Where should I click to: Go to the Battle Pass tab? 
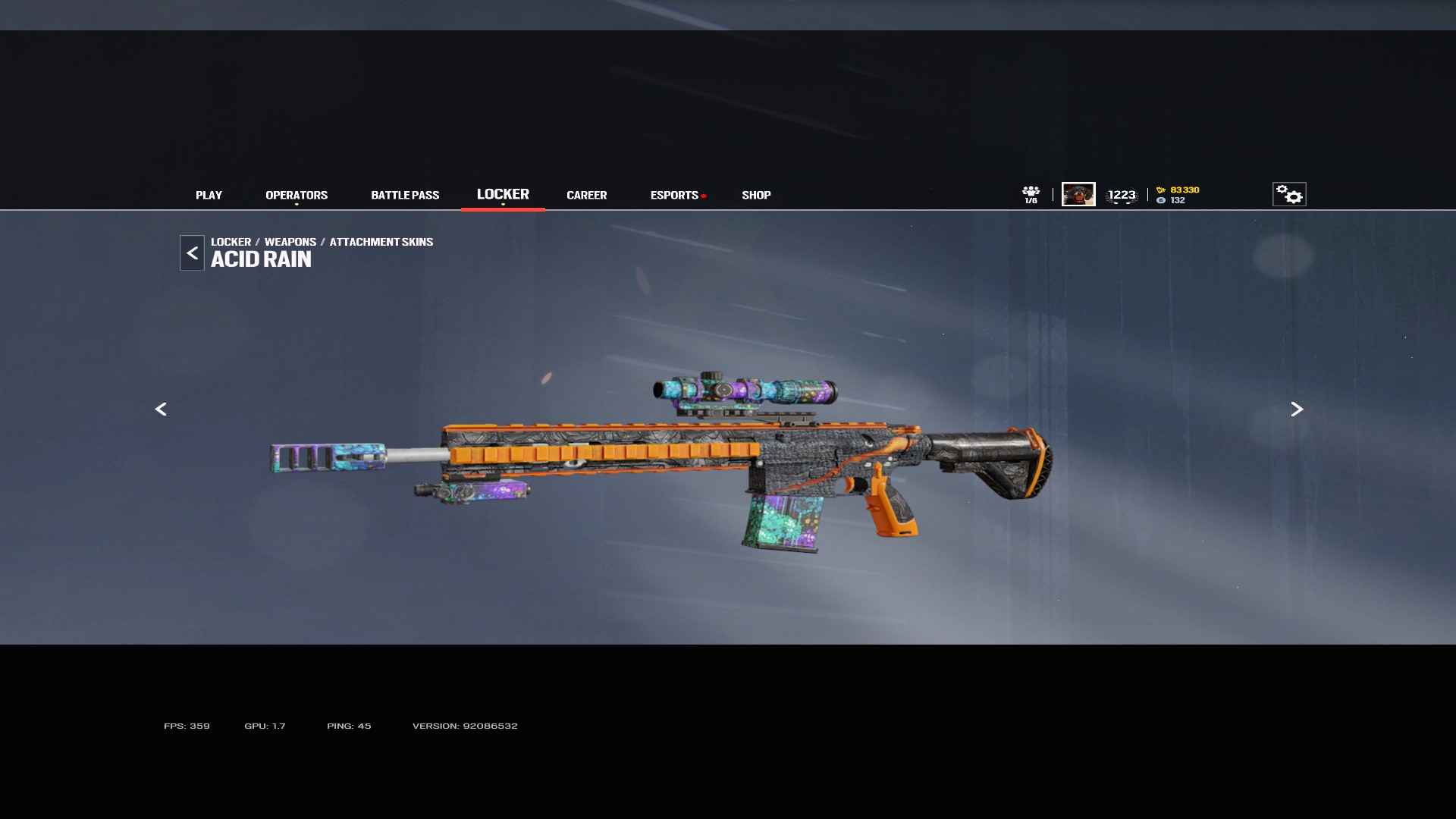405,195
